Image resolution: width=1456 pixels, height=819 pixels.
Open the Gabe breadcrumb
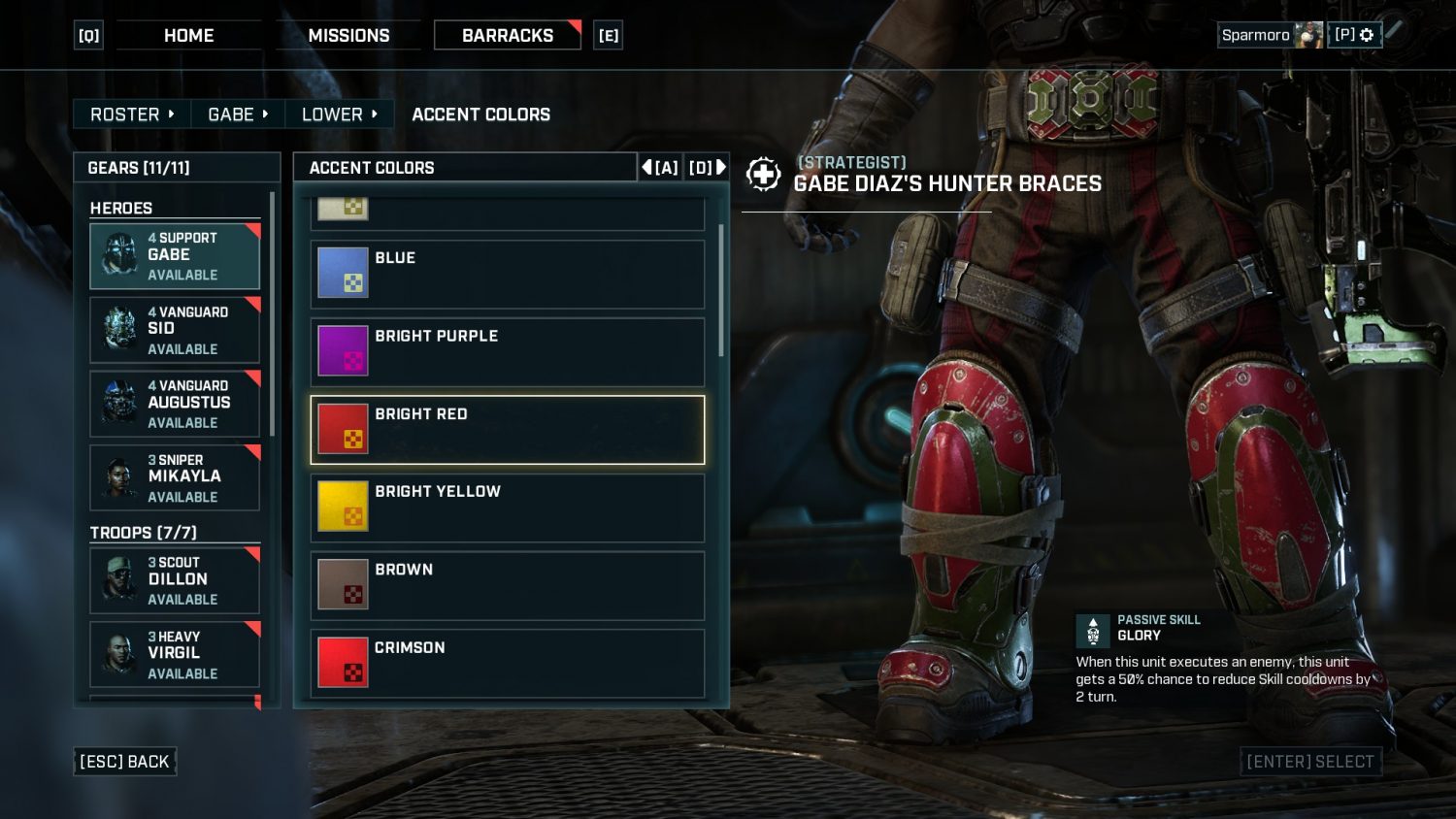click(238, 115)
